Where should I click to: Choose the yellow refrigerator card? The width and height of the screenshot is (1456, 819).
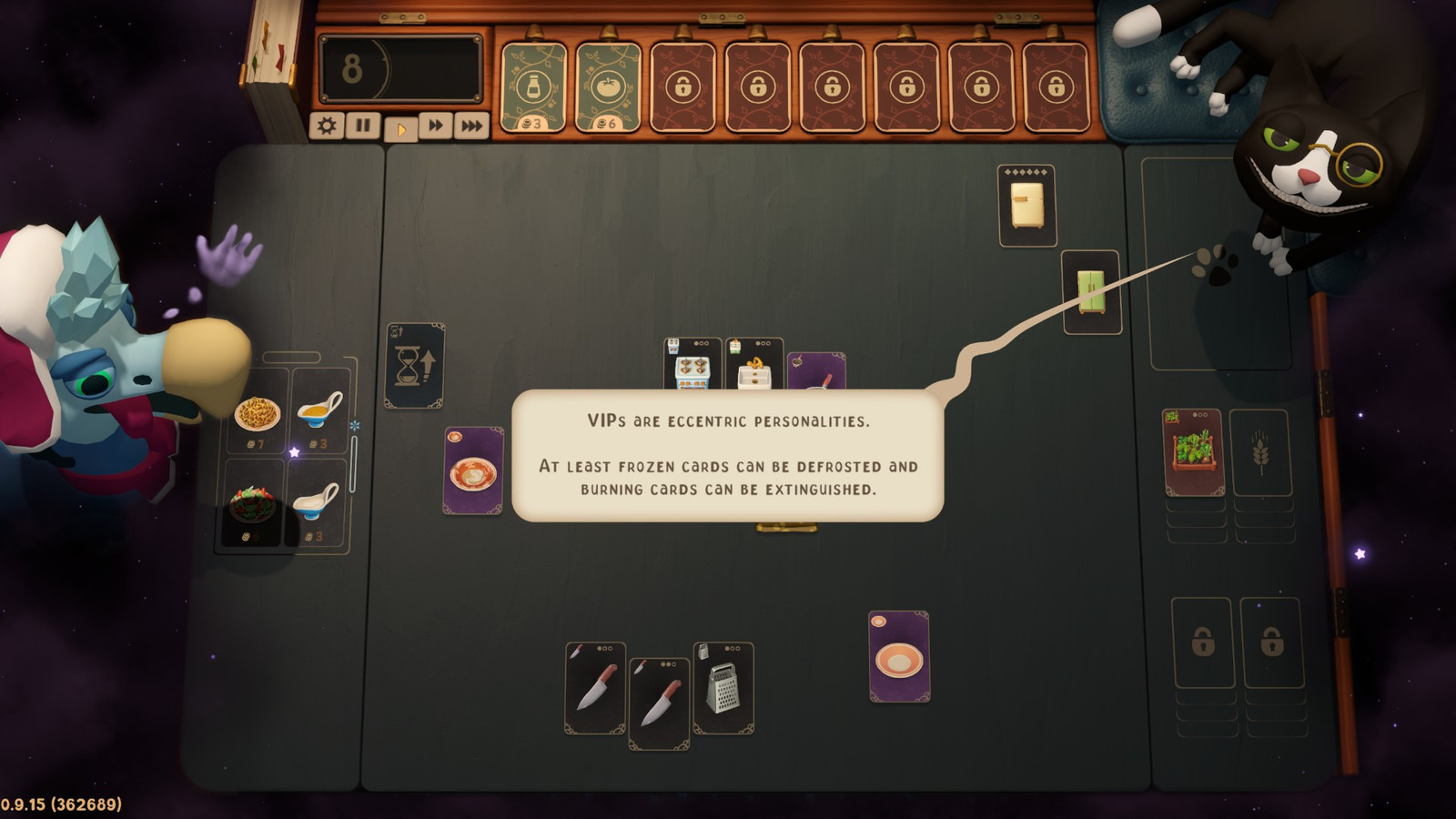pyautogui.click(x=1026, y=206)
